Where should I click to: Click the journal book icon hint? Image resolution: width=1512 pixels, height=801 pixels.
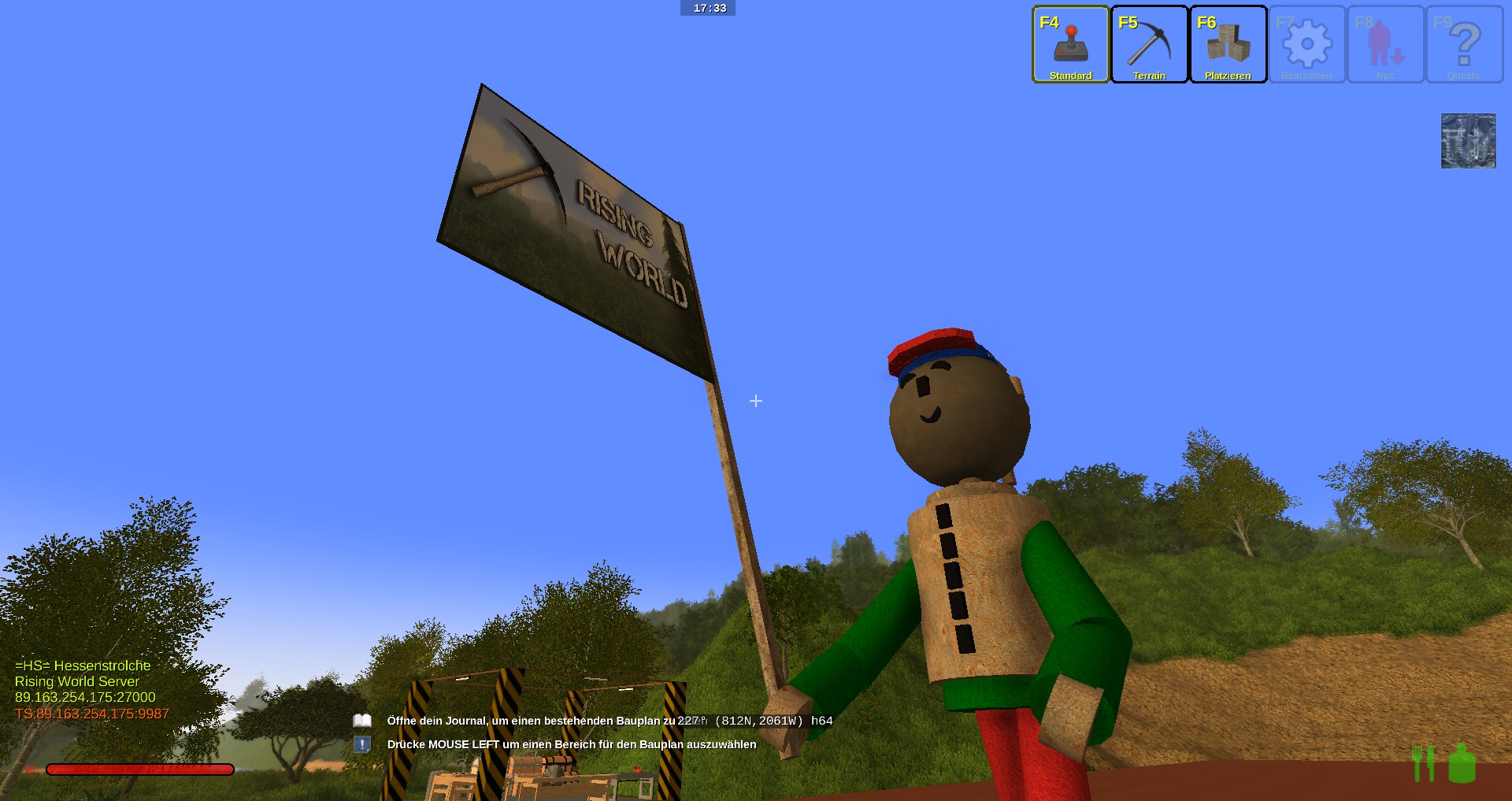[362, 721]
